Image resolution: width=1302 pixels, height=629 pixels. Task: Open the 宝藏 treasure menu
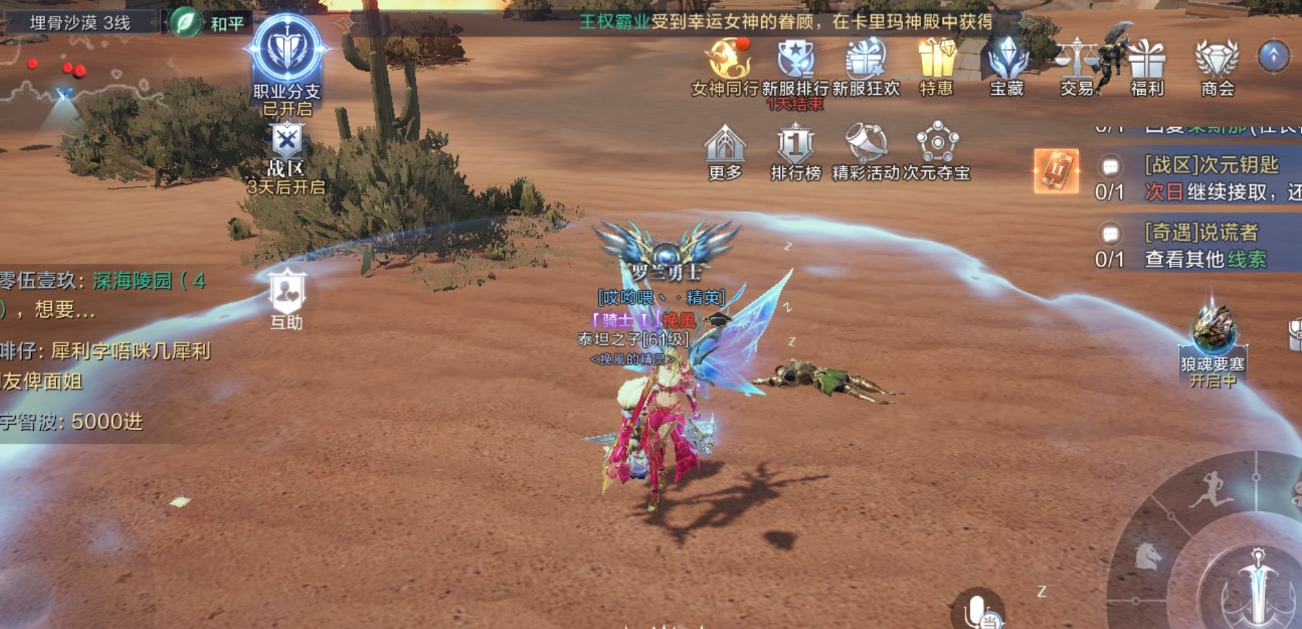[x=1007, y=60]
